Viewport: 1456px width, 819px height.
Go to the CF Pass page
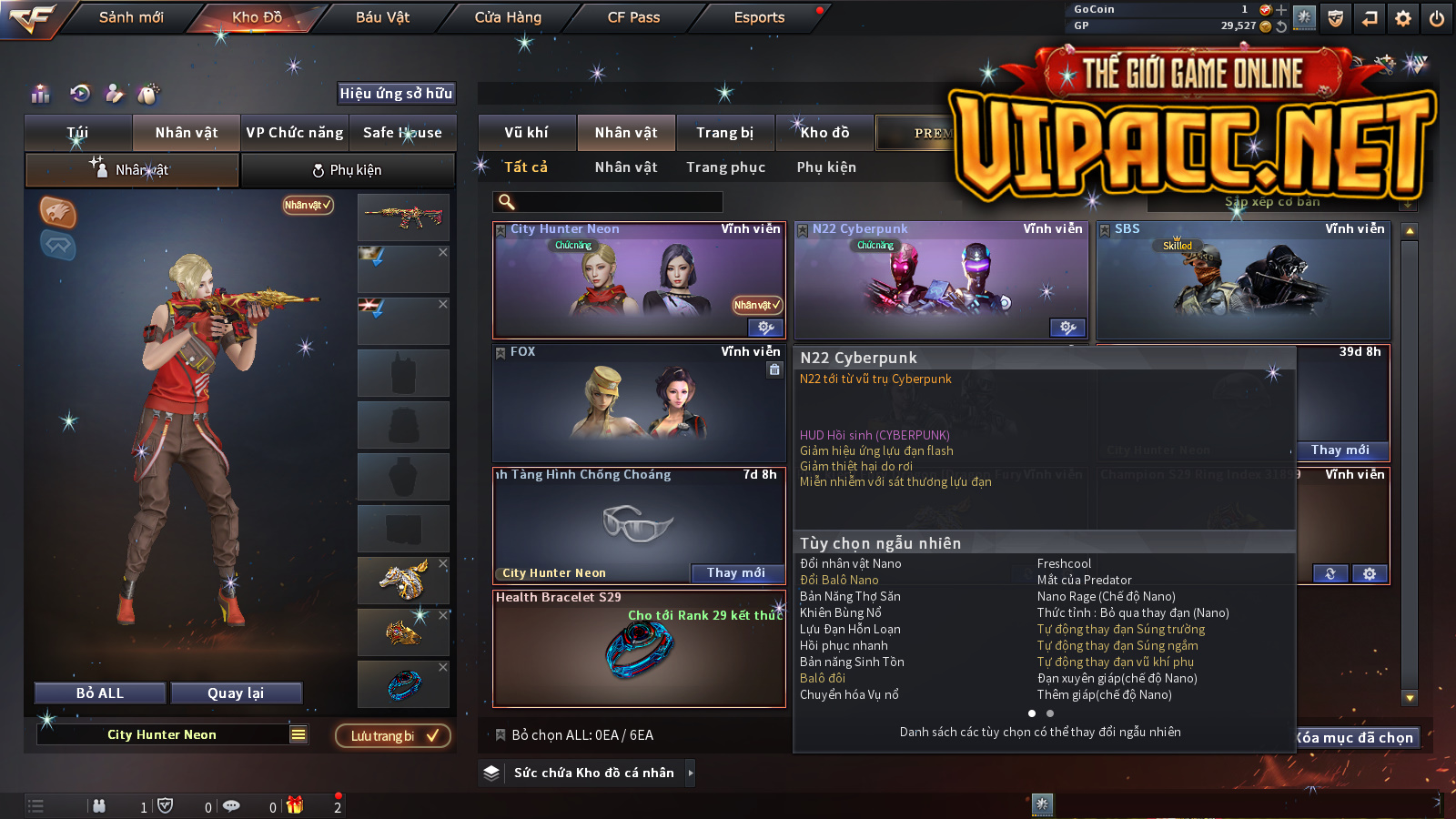click(x=633, y=17)
